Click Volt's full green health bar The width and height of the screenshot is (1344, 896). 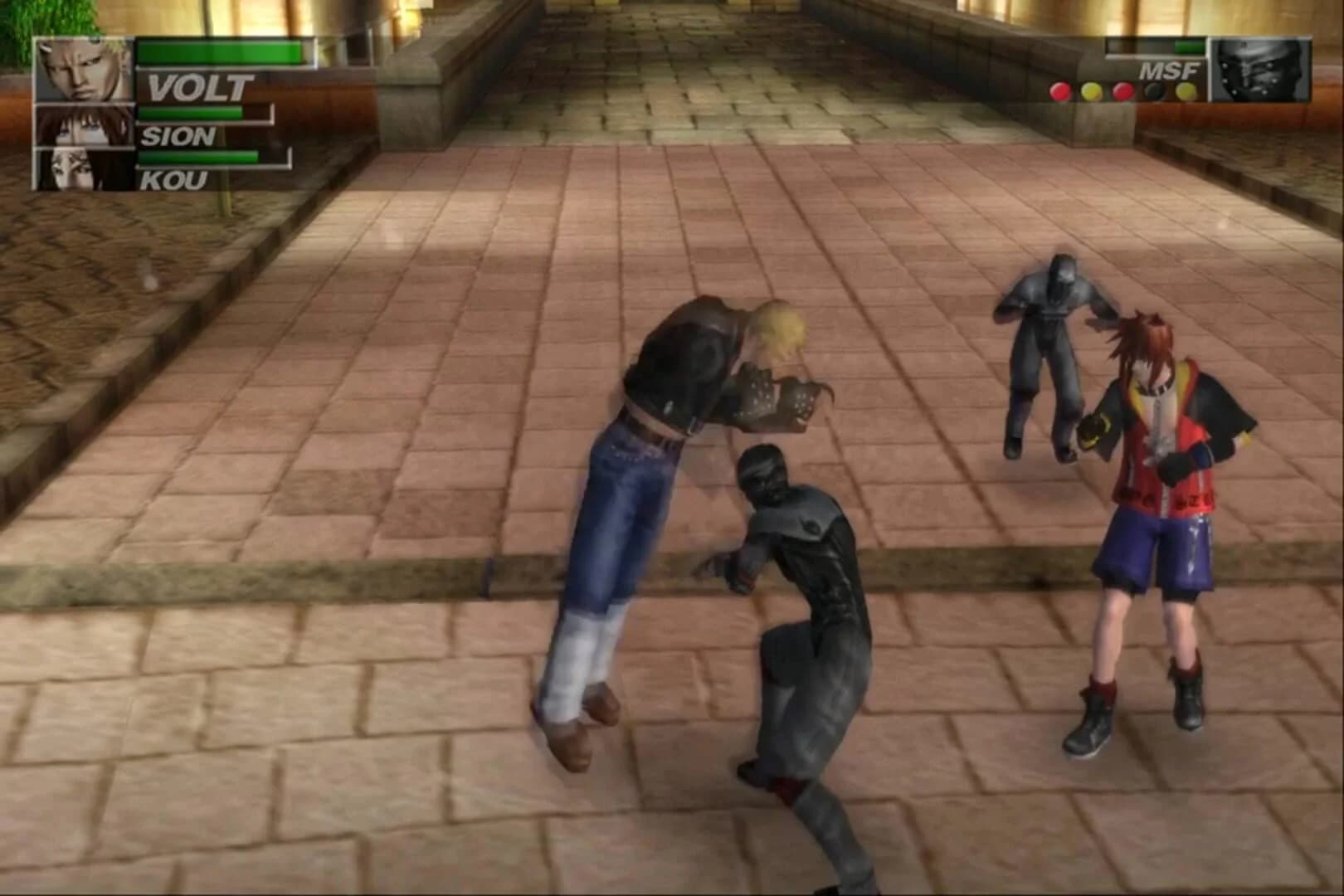coord(216,51)
